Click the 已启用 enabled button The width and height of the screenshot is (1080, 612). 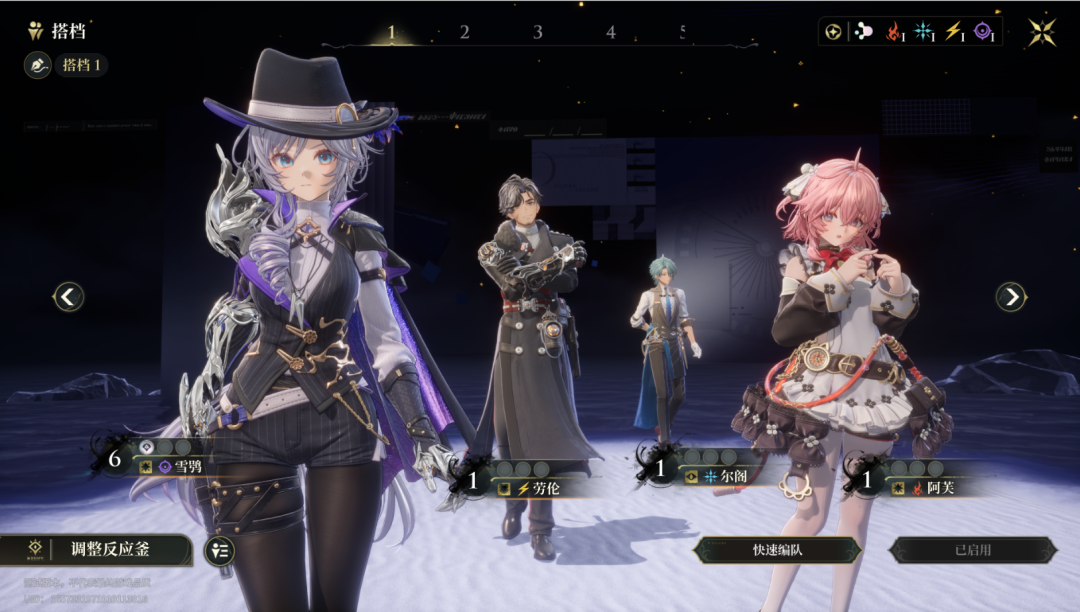972,550
